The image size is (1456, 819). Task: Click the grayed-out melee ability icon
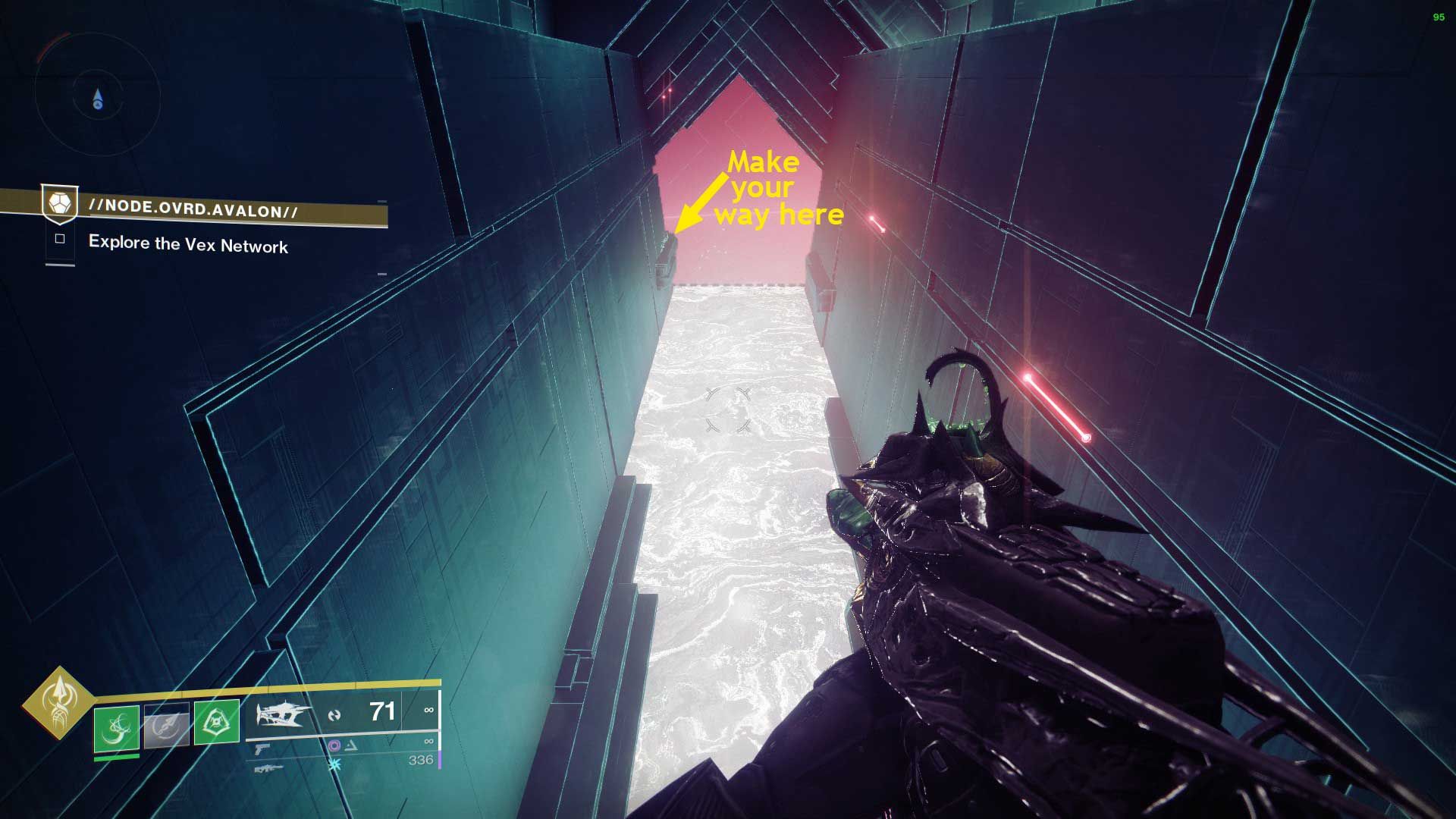[x=165, y=726]
